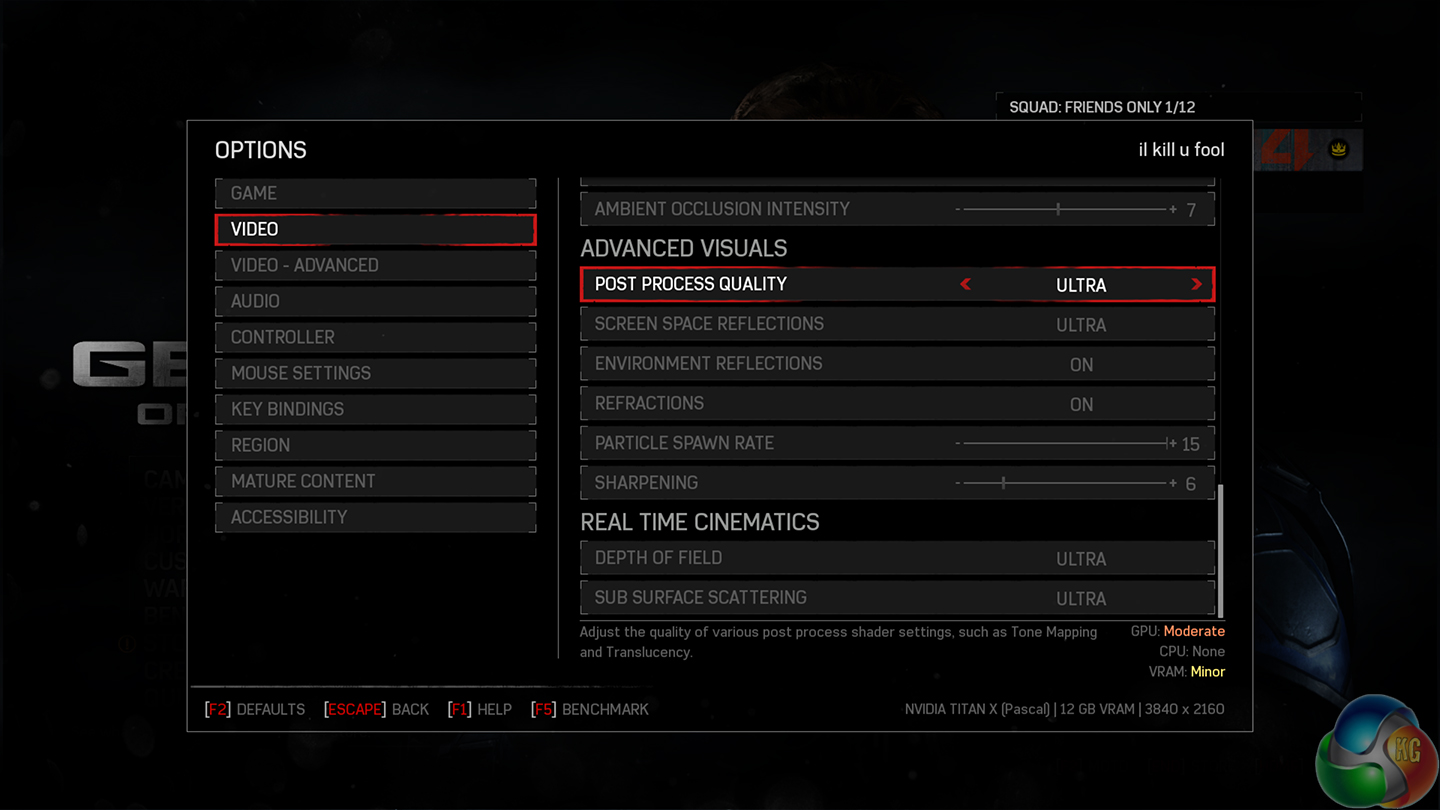Image resolution: width=1440 pixels, height=810 pixels.
Task: Select the Screen Space Reflections setting row
Action: pyautogui.click(x=897, y=324)
